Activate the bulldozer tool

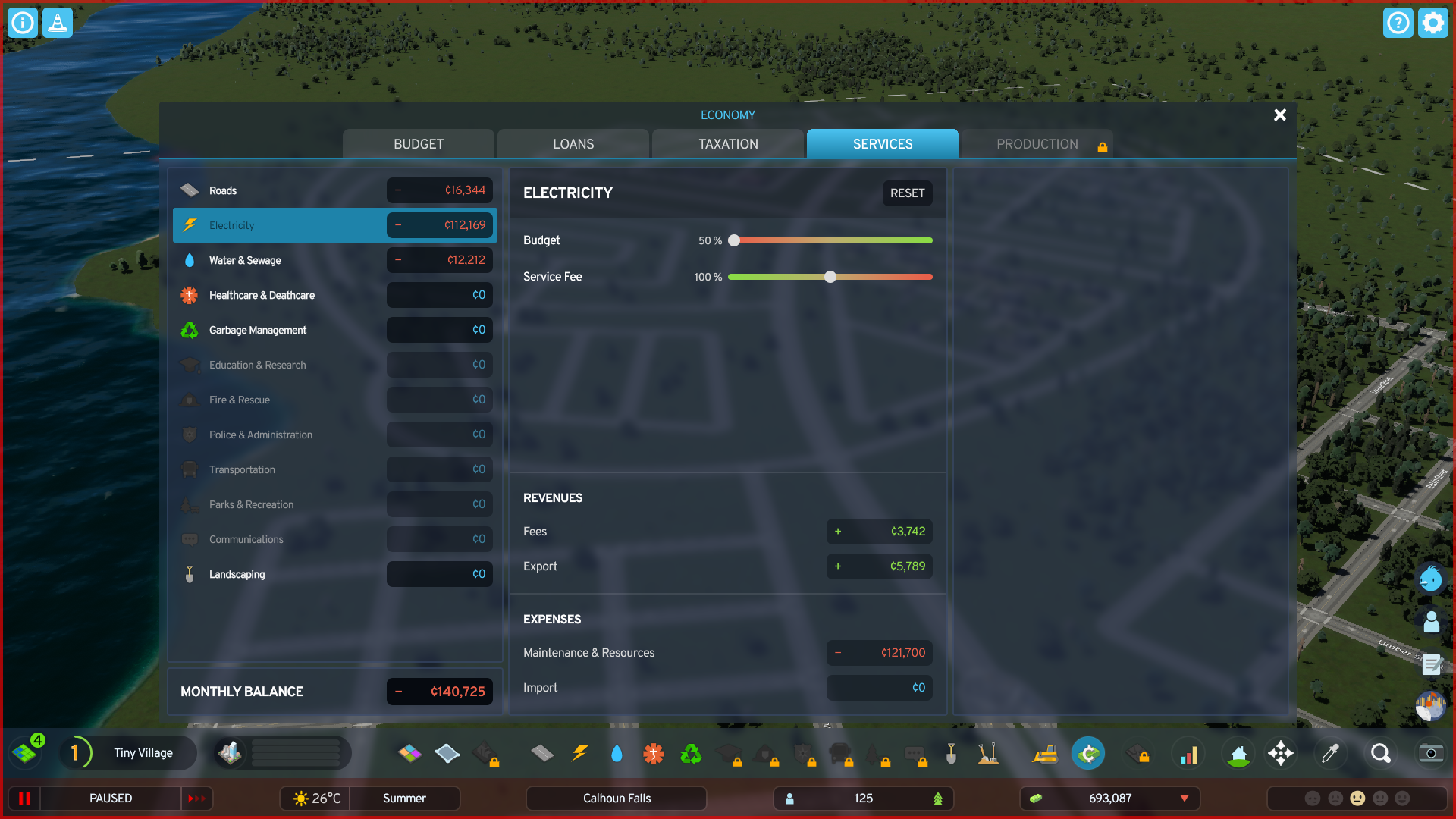pos(1045,753)
